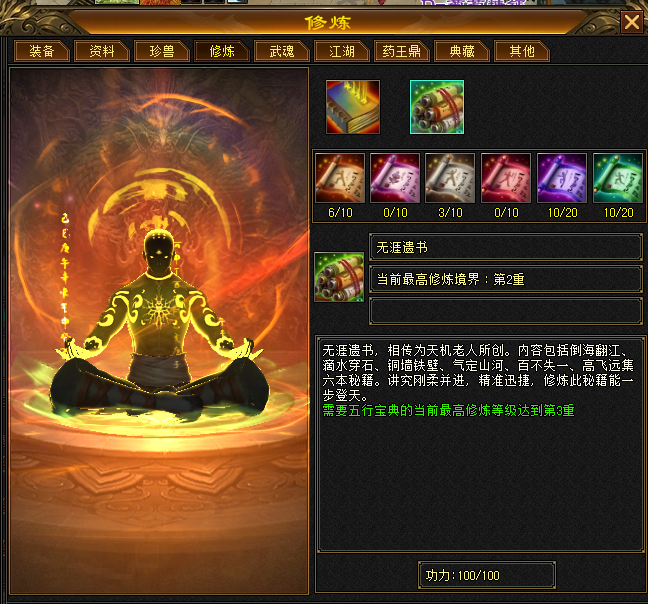Select the purple scroll showing 10/20

tap(563, 178)
